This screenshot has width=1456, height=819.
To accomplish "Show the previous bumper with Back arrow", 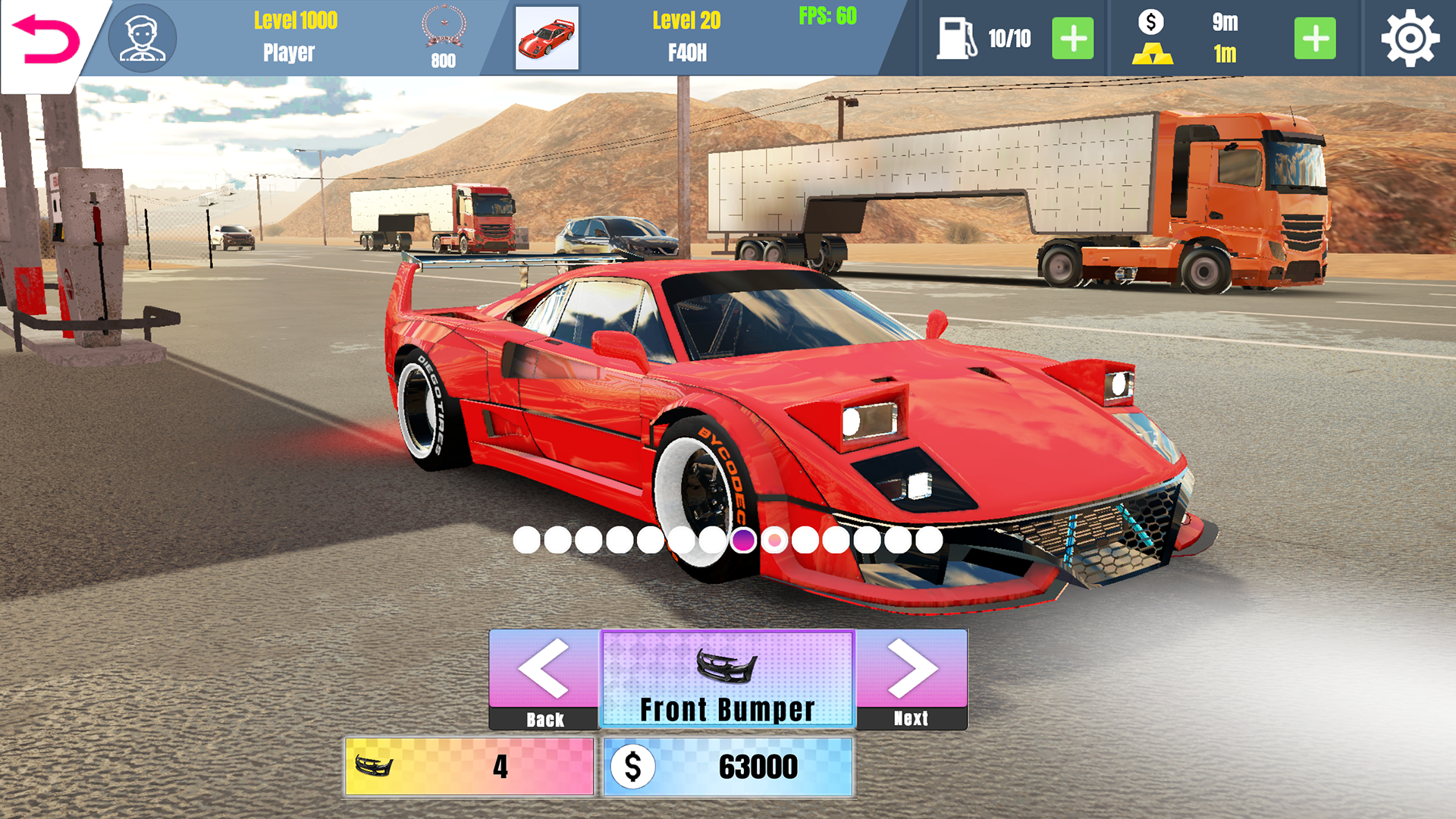I will (x=544, y=679).
